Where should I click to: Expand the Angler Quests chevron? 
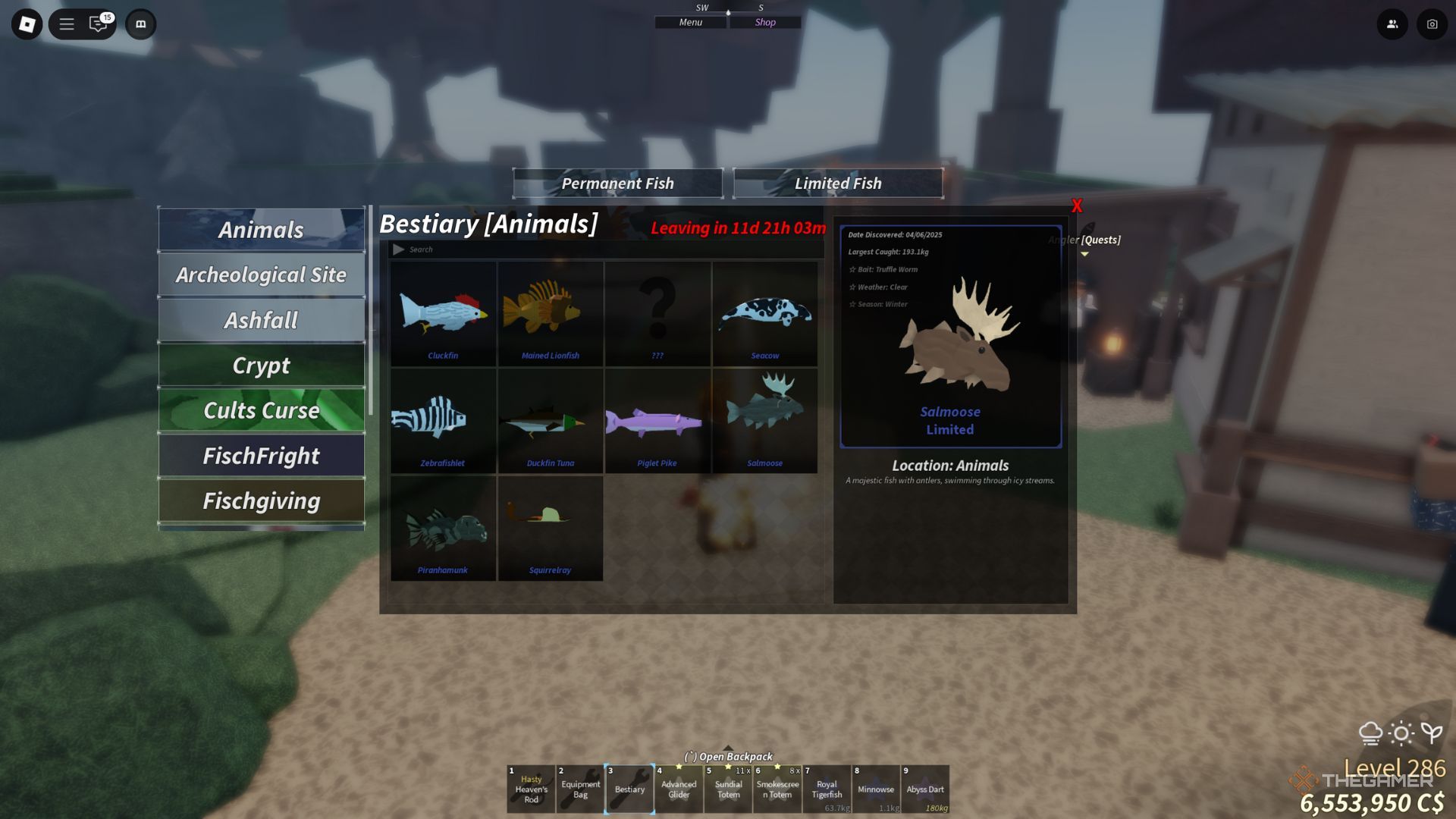(1086, 255)
